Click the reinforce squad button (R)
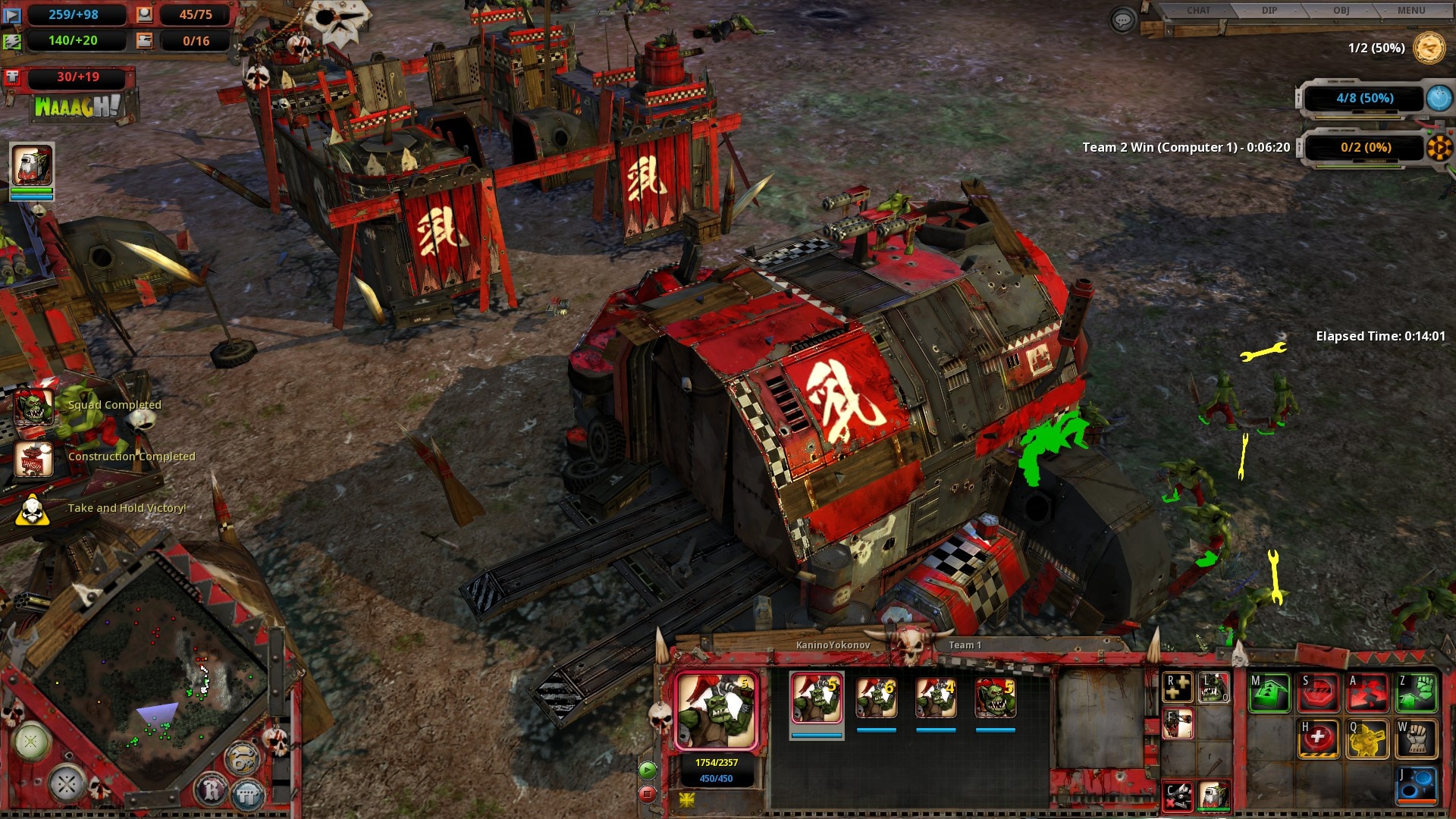Viewport: 1456px width, 819px height. coord(1178,688)
